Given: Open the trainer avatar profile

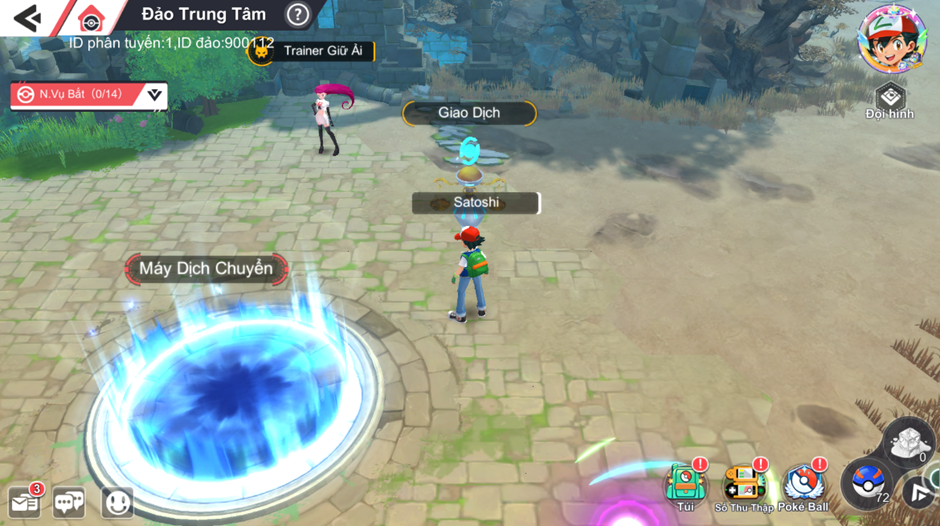Looking at the screenshot, I should (x=892, y=39).
